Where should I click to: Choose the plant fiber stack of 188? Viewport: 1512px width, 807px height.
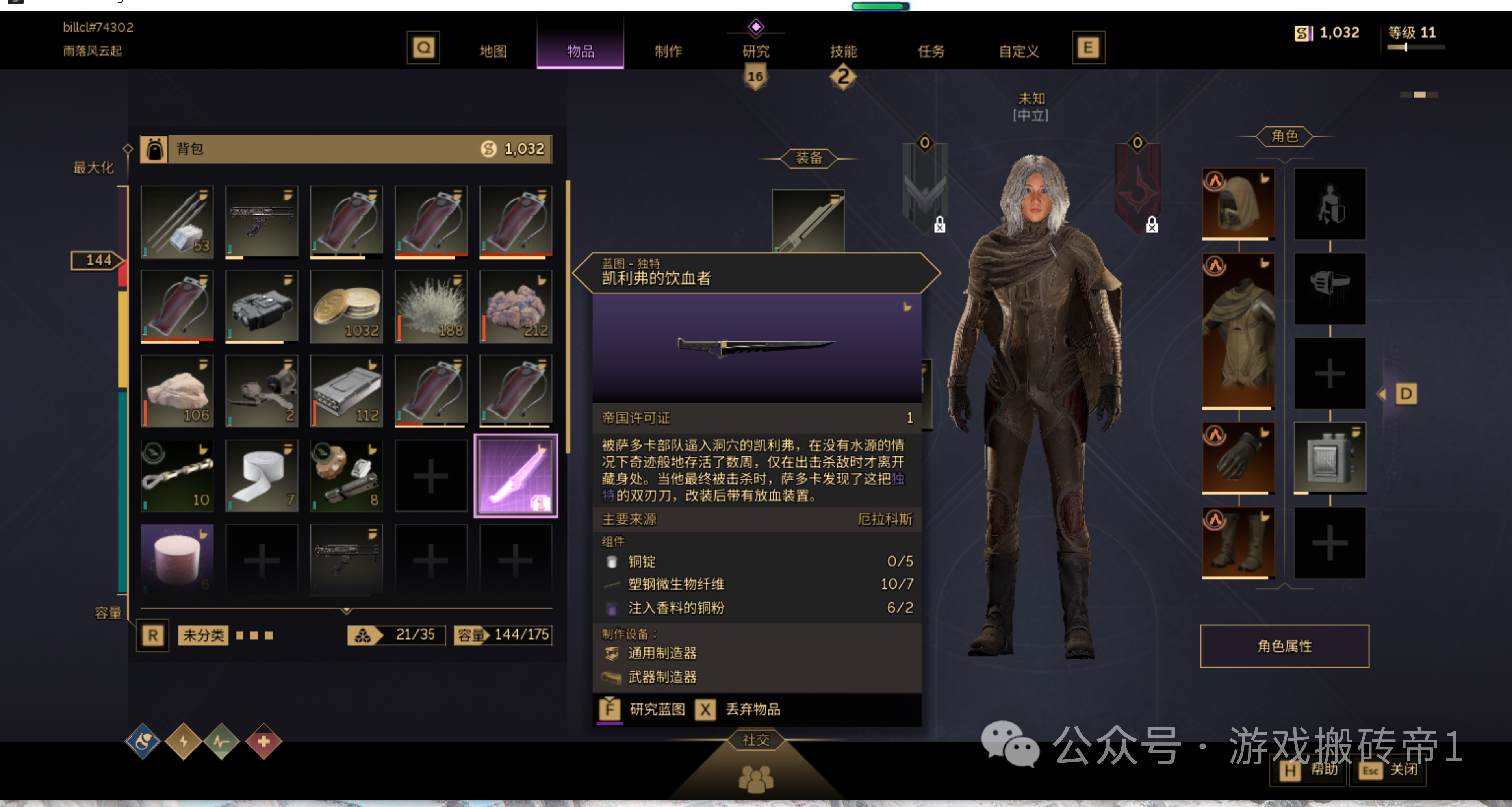(431, 307)
